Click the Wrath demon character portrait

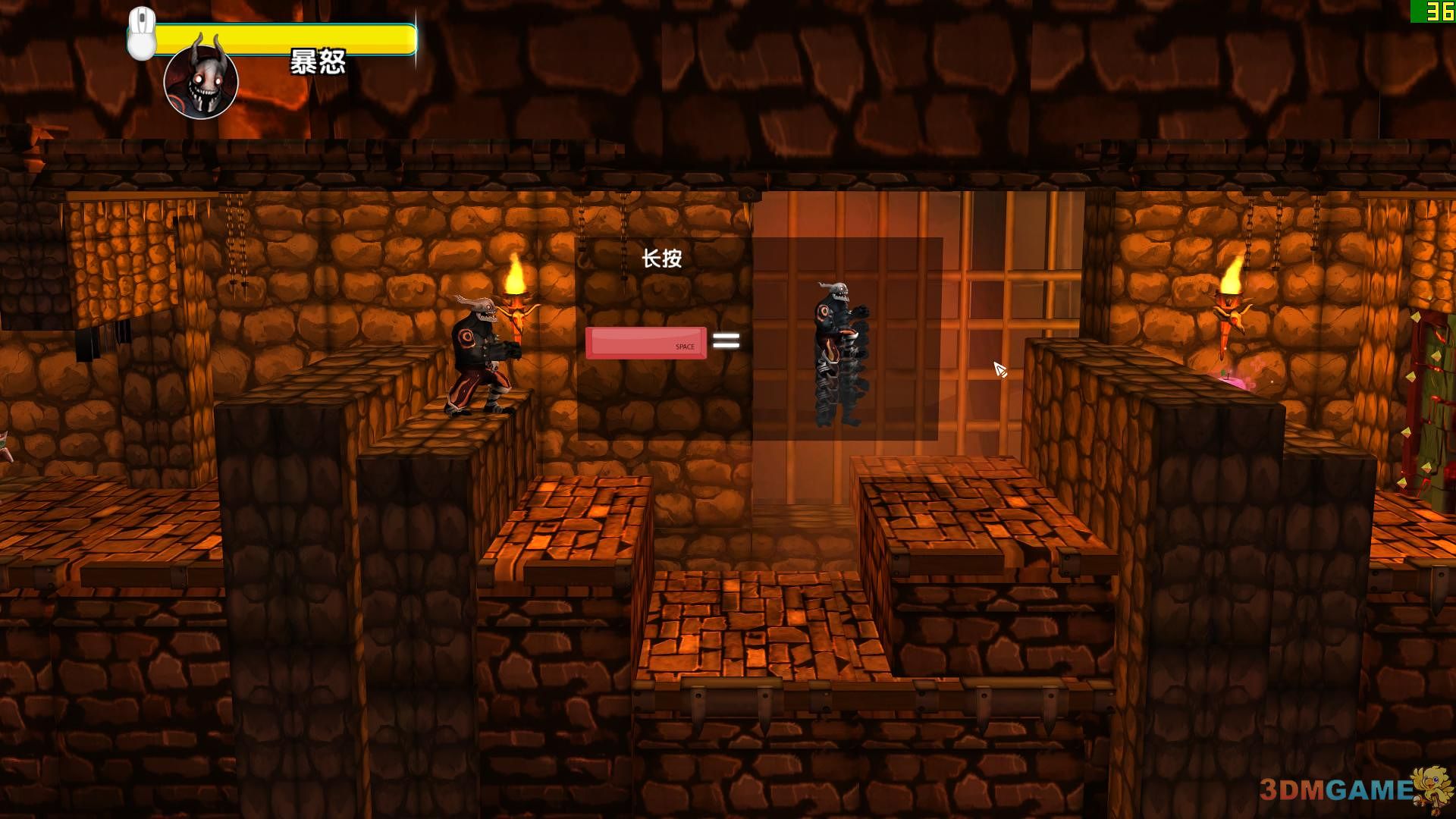click(201, 82)
